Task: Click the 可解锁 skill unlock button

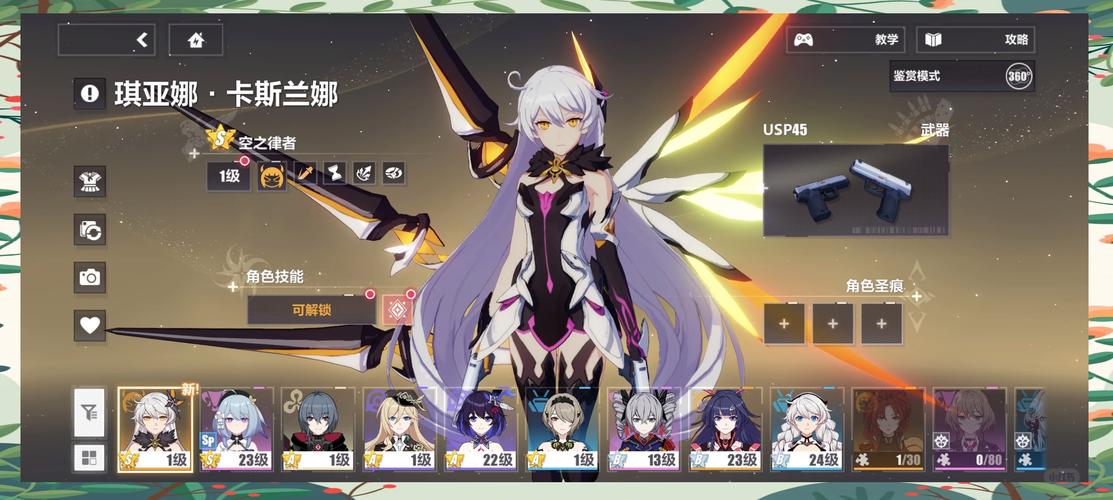Action: pos(311,310)
